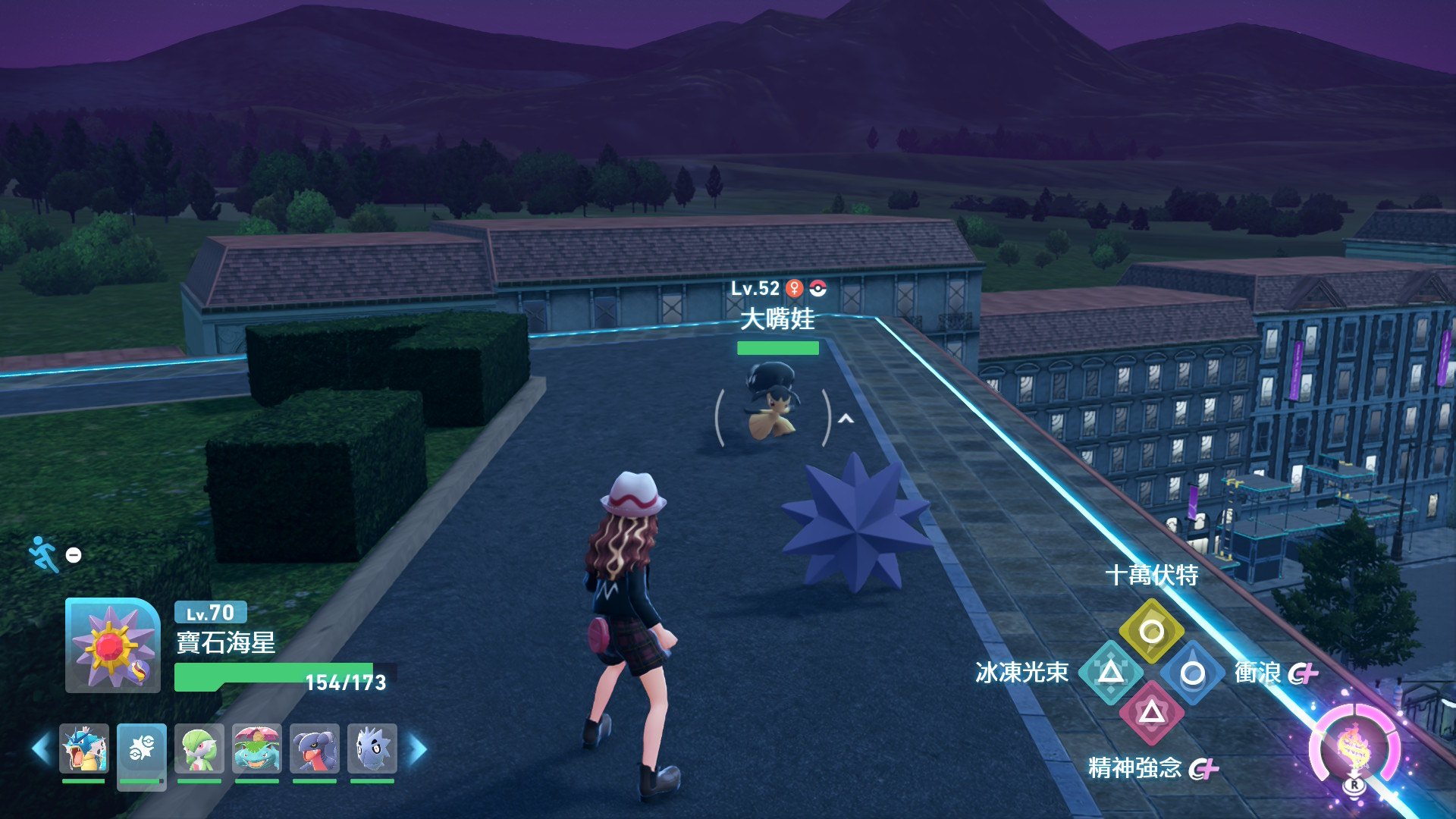The height and width of the screenshot is (819, 1456).
Task: Select the blue Surf (衝浪) move
Action: coord(1192,673)
